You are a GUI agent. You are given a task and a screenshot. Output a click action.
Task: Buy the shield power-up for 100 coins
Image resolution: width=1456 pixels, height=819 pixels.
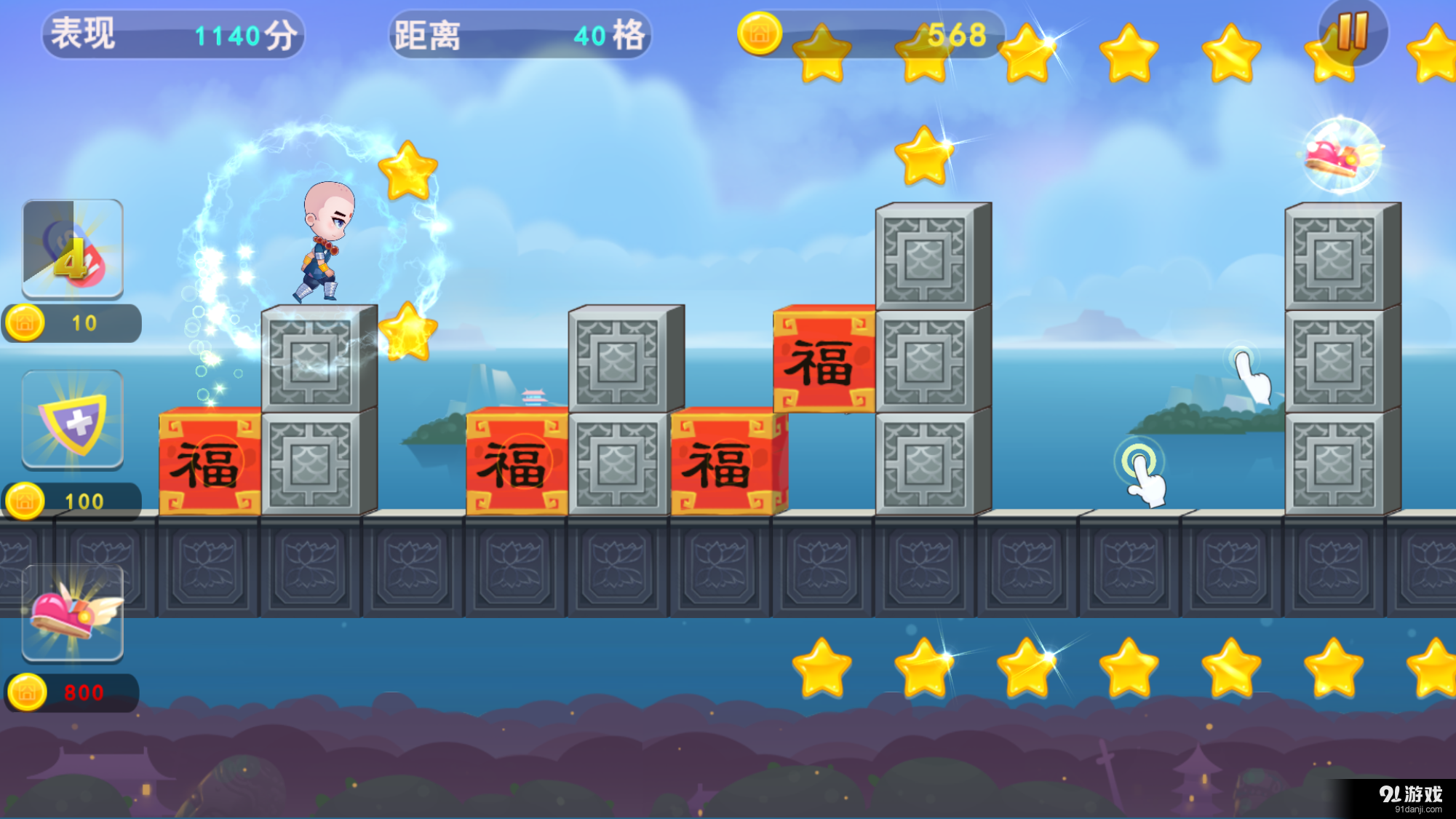point(73,419)
